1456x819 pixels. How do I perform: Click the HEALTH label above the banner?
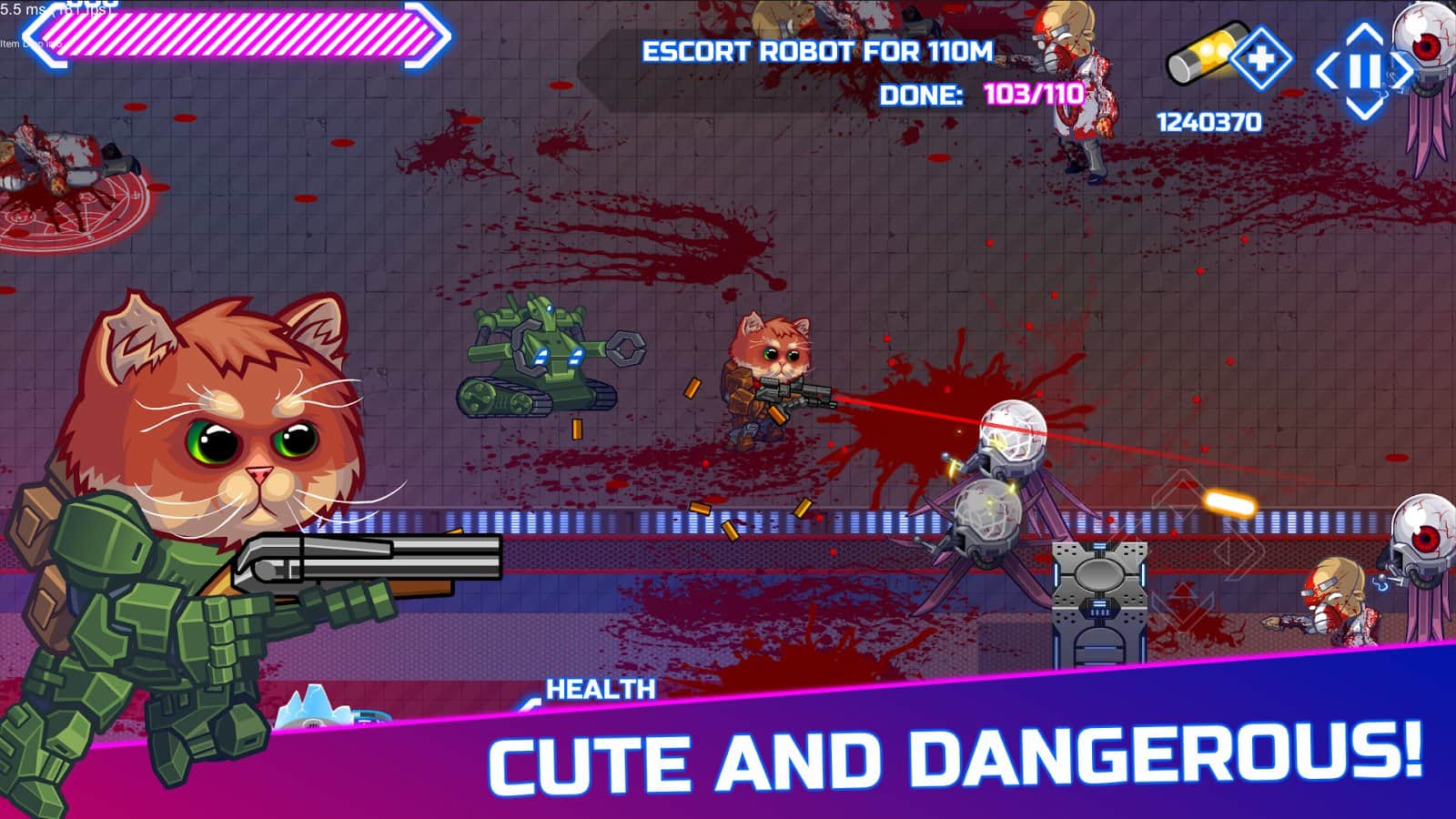[602, 687]
